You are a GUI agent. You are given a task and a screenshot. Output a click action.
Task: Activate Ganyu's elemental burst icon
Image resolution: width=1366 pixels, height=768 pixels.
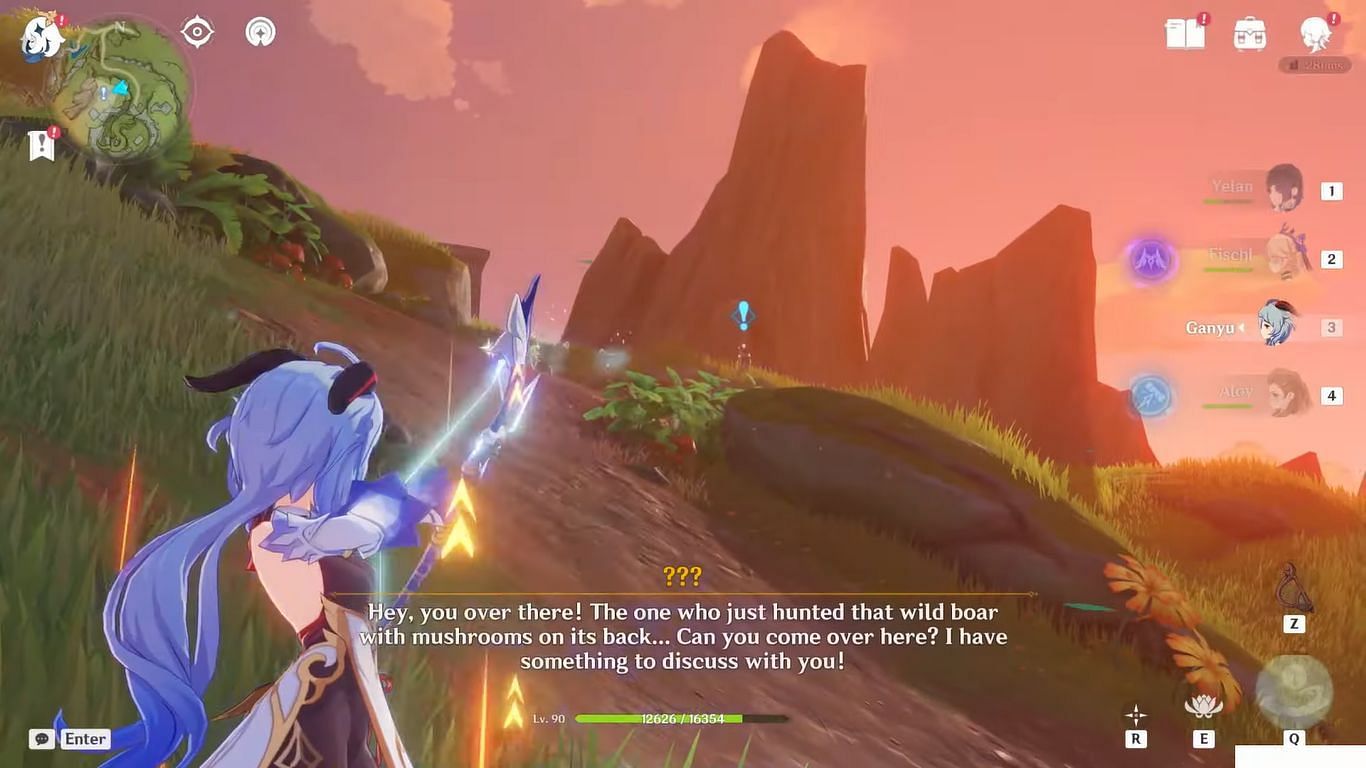1293,691
